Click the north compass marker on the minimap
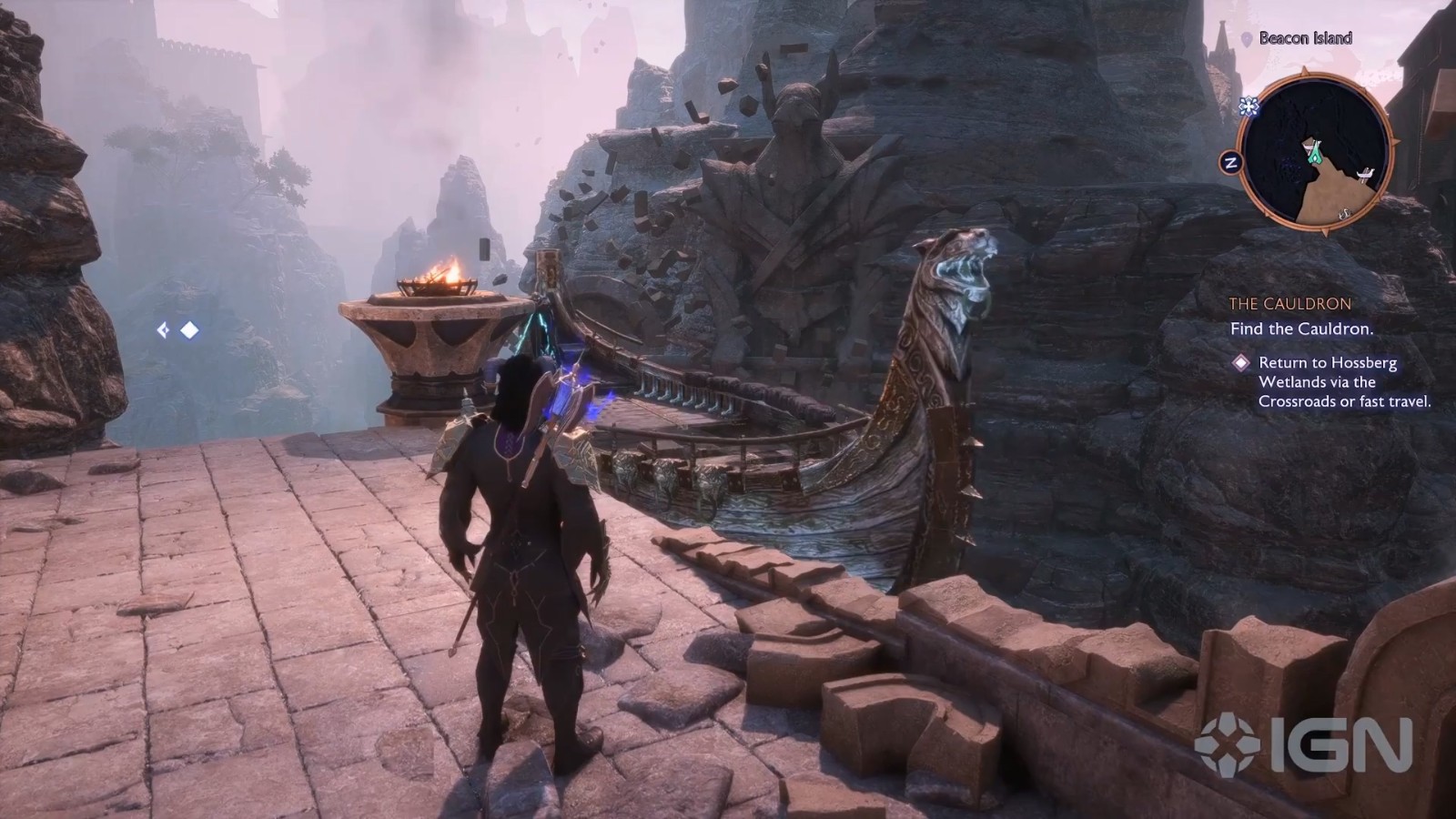 tap(1231, 164)
